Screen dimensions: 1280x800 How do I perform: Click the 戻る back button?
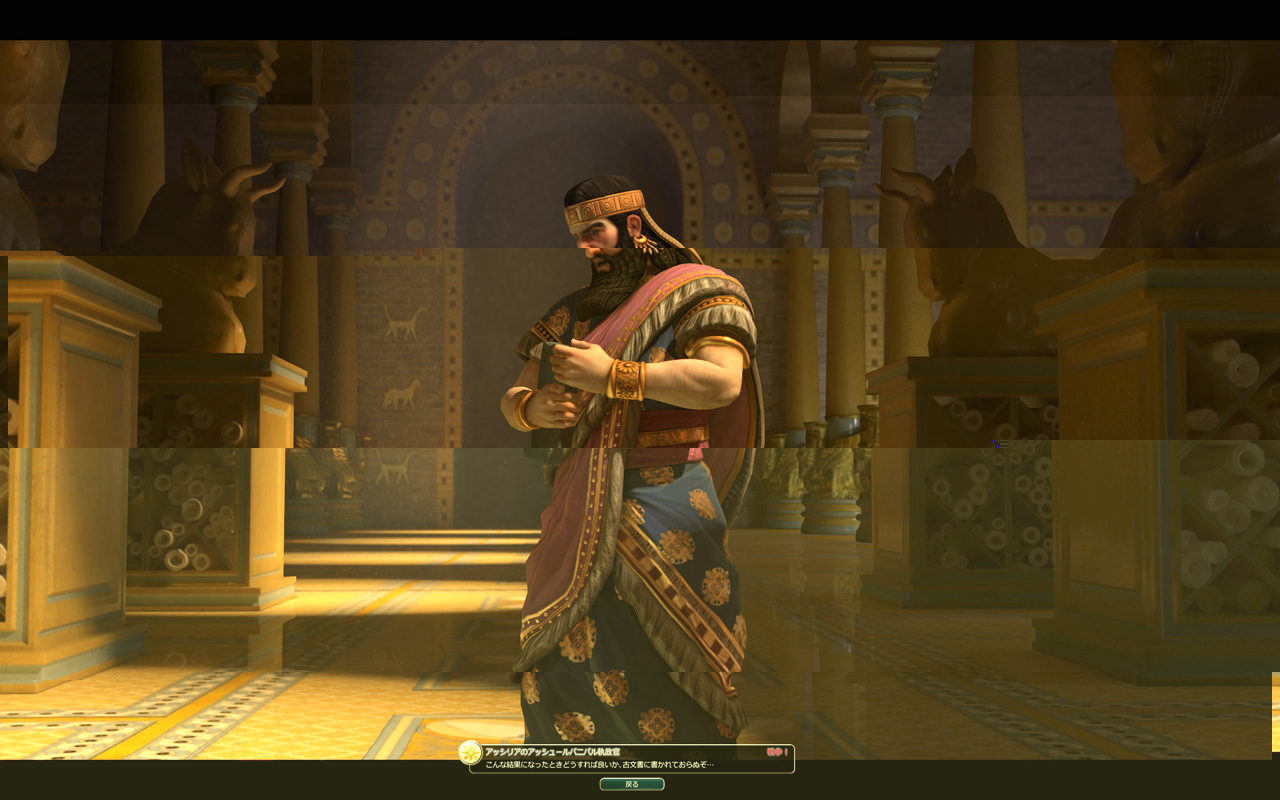(632, 784)
